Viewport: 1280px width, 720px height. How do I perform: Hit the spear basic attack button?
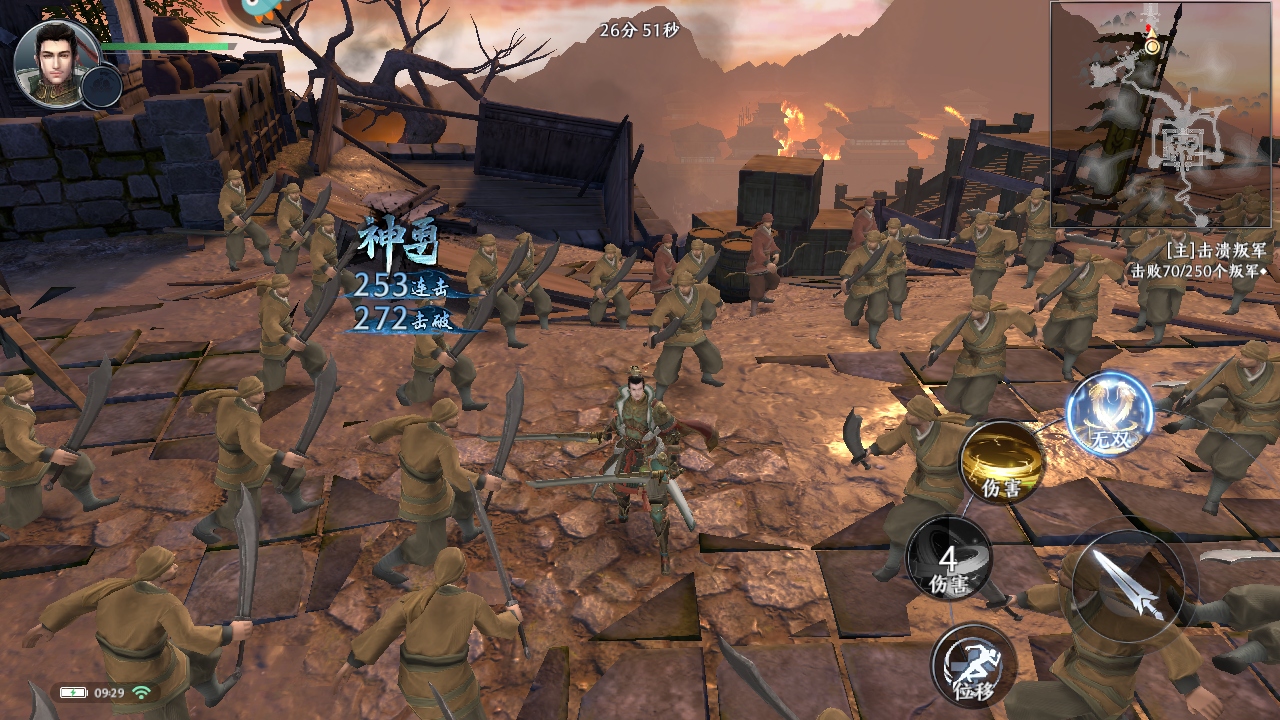pyautogui.click(x=1127, y=586)
